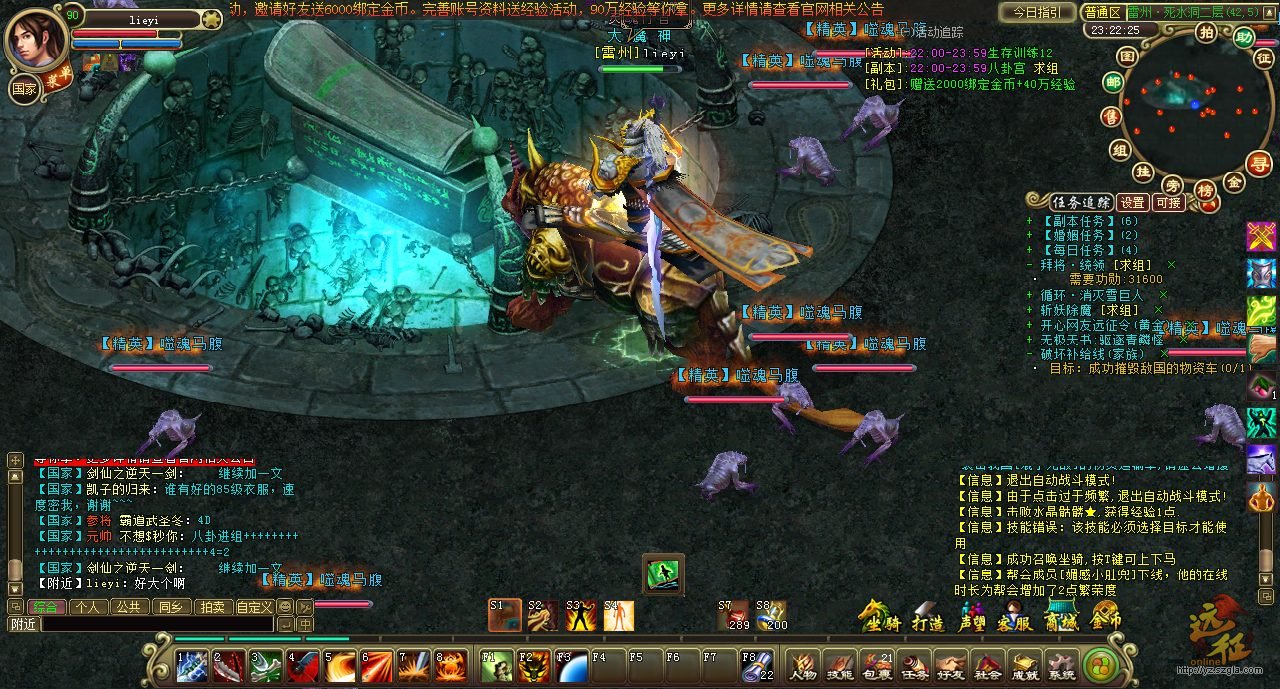Use the scroll item in slot F8
Image resolution: width=1280 pixels, height=689 pixels.
coord(757,665)
